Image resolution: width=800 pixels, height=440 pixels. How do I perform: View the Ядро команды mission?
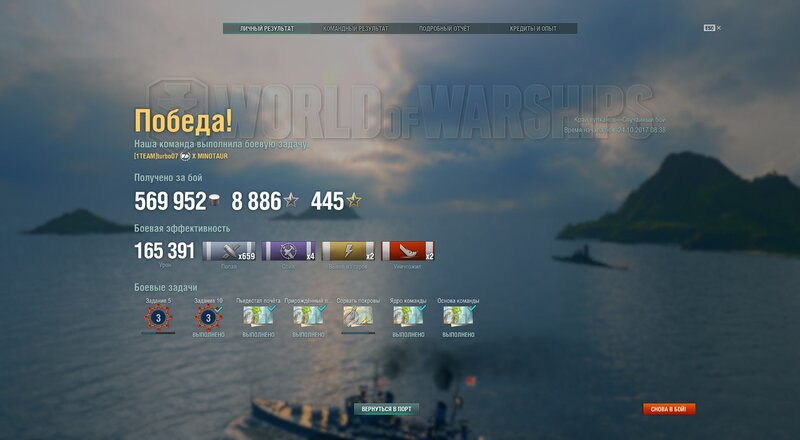point(408,317)
